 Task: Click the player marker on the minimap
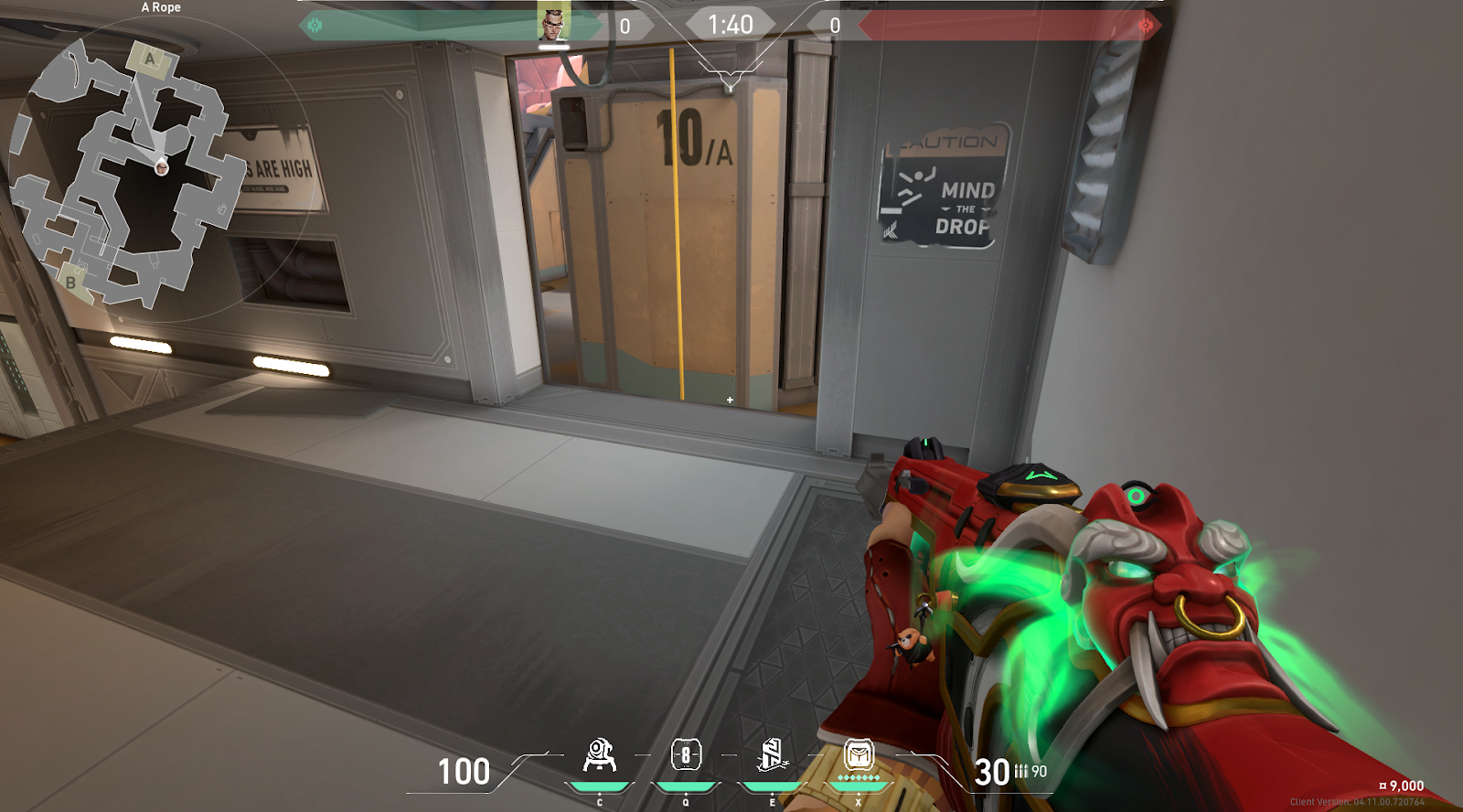coord(162,167)
